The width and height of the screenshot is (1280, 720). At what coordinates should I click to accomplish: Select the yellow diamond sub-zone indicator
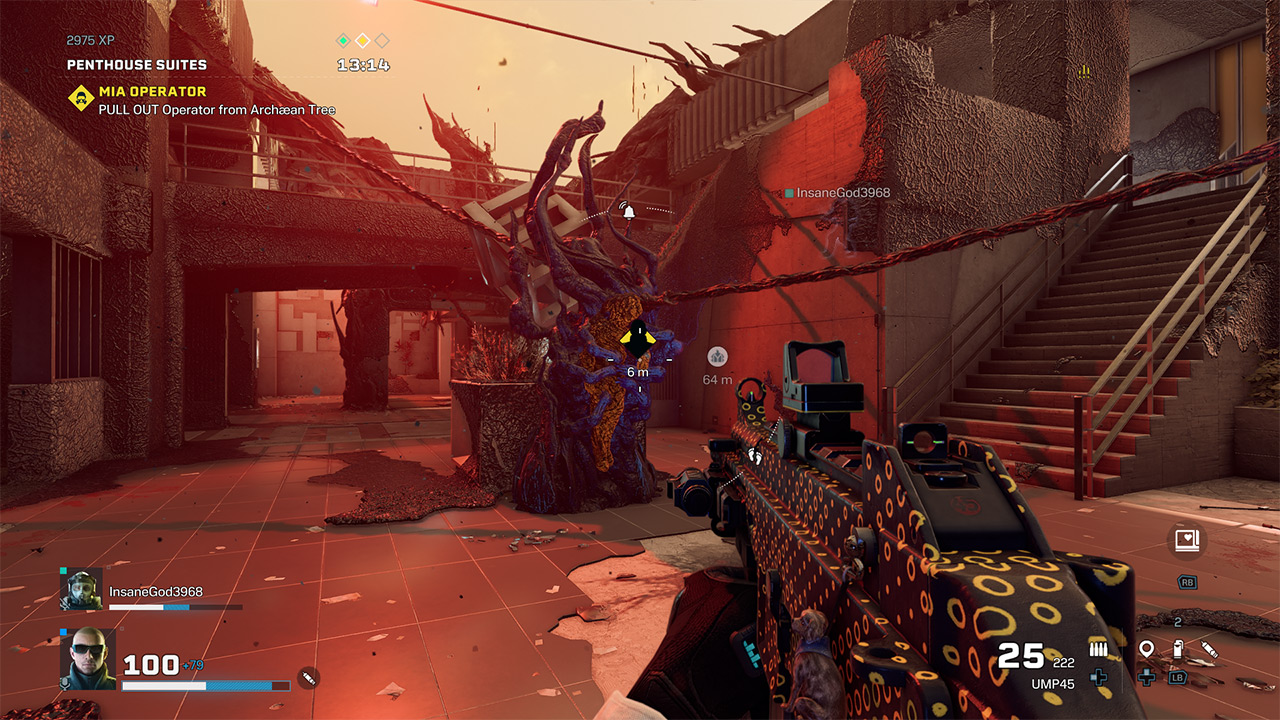(x=362, y=41)
